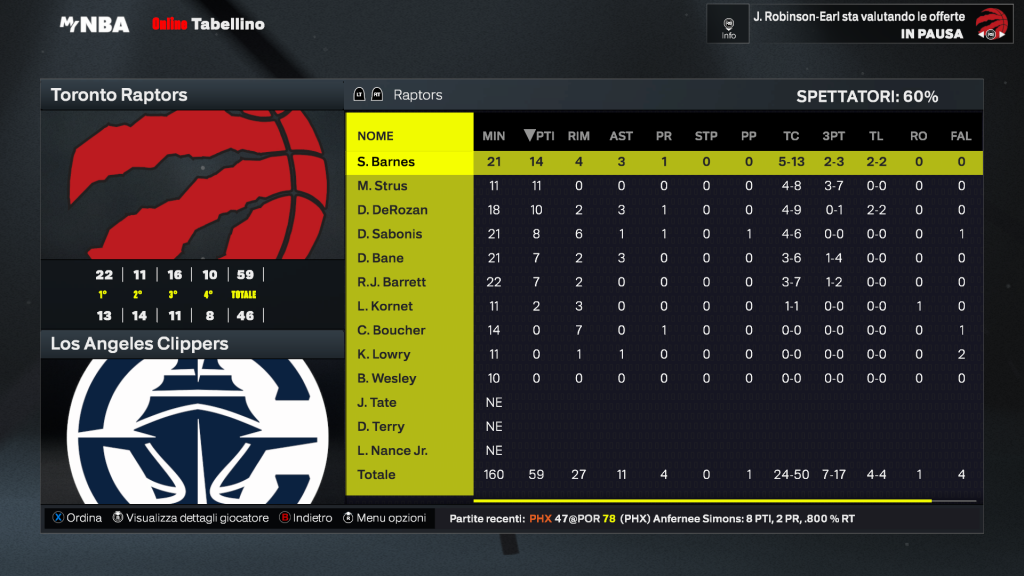Sort players by AST column
Screen dimensions: 1024x576
(x=621, y=136)
